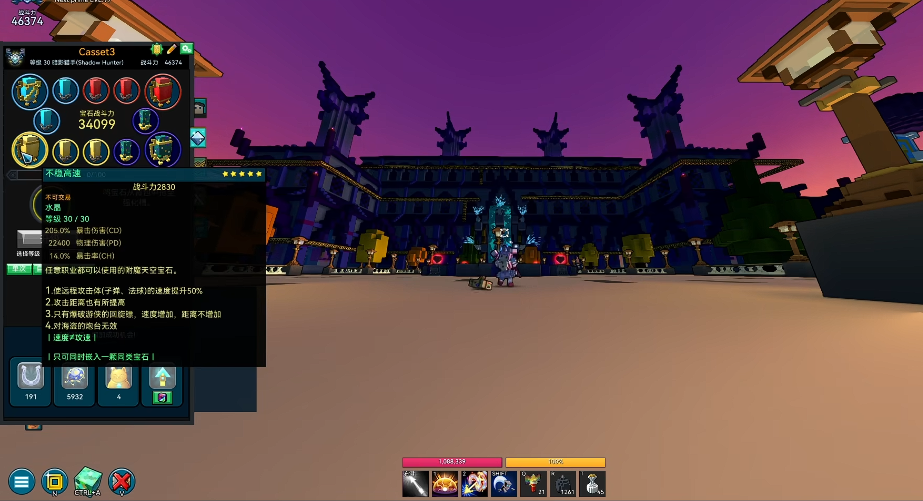
Task: Choose the large cyan empowered gem slot
Action: tap(27, 92)
